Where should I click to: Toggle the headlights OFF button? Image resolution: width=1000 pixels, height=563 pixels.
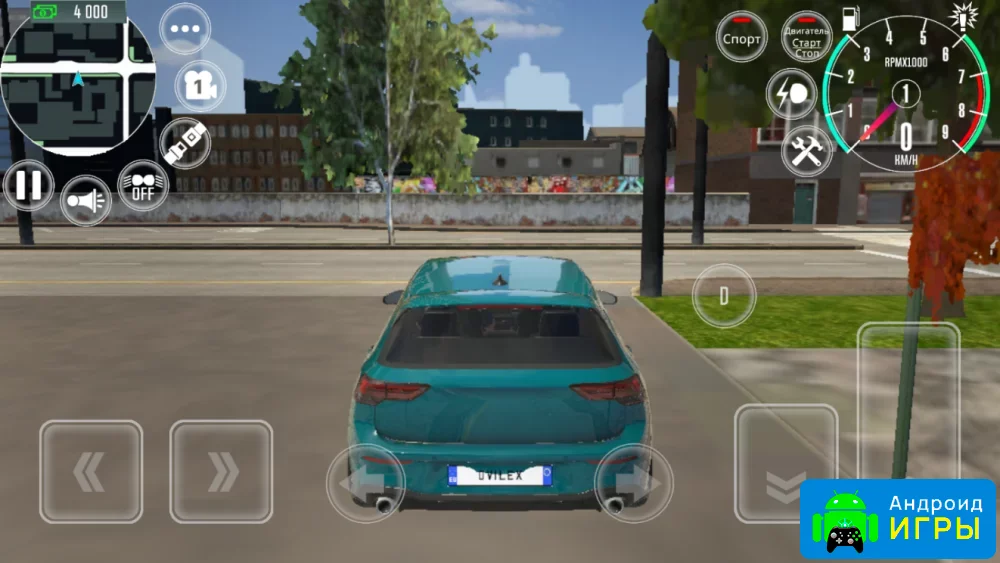pyautogui.click(x=143, y=185)
